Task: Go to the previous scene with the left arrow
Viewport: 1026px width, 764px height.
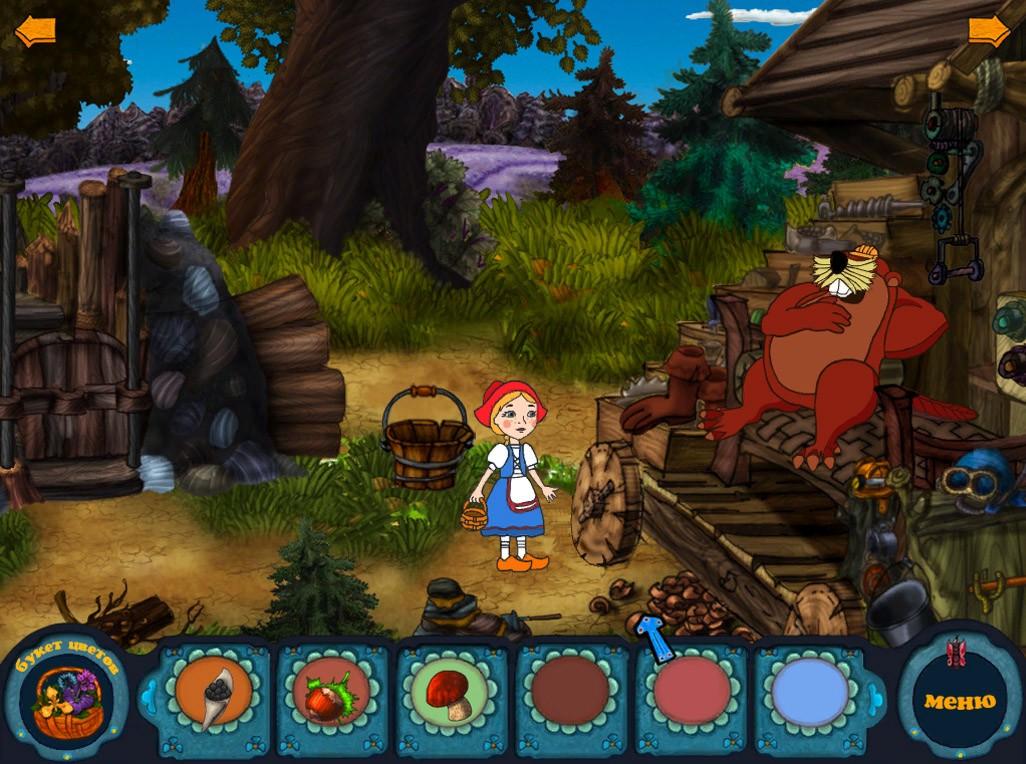Action: click(34, 32)
